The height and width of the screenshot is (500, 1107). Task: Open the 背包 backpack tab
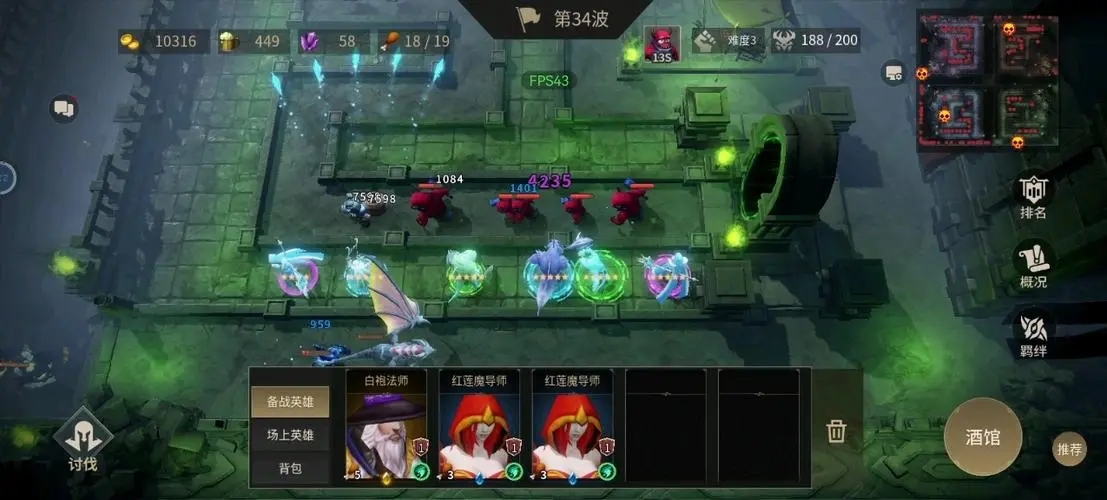[x=290, y=467]
